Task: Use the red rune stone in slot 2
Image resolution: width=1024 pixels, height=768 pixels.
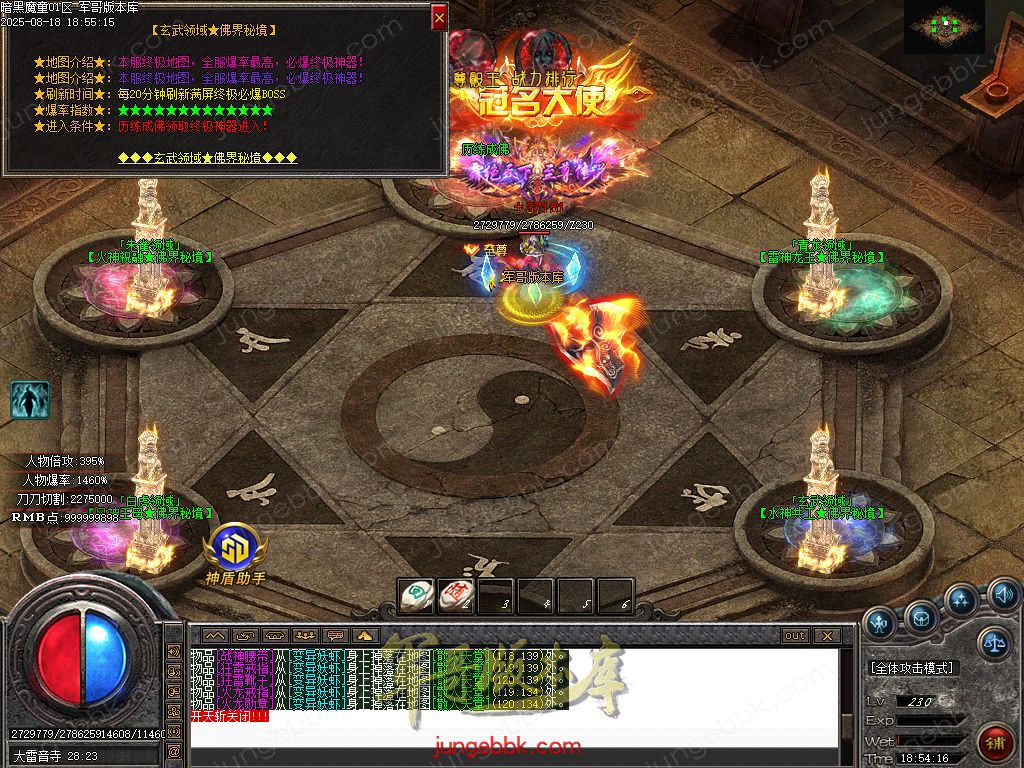Action: pyautogui.click(x=455, y=596)
